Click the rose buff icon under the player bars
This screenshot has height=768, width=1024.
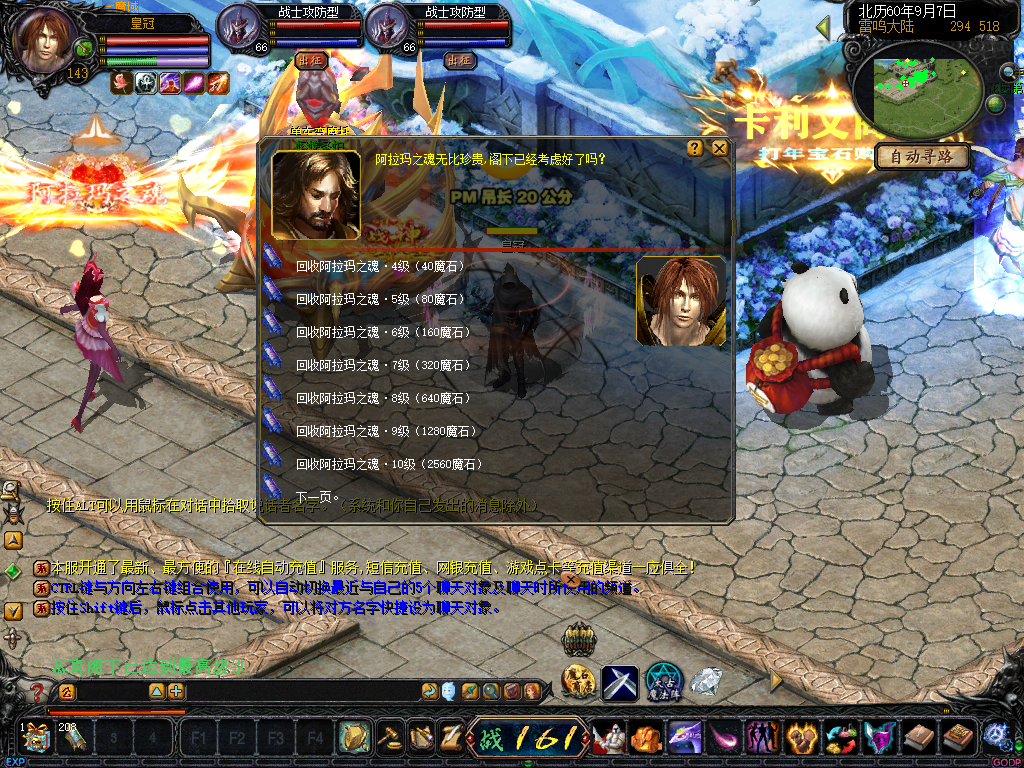[121, 83]
